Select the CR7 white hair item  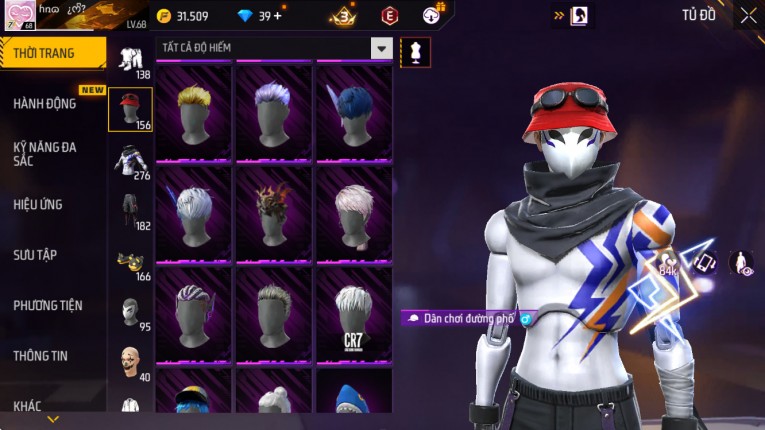(353, 313)
